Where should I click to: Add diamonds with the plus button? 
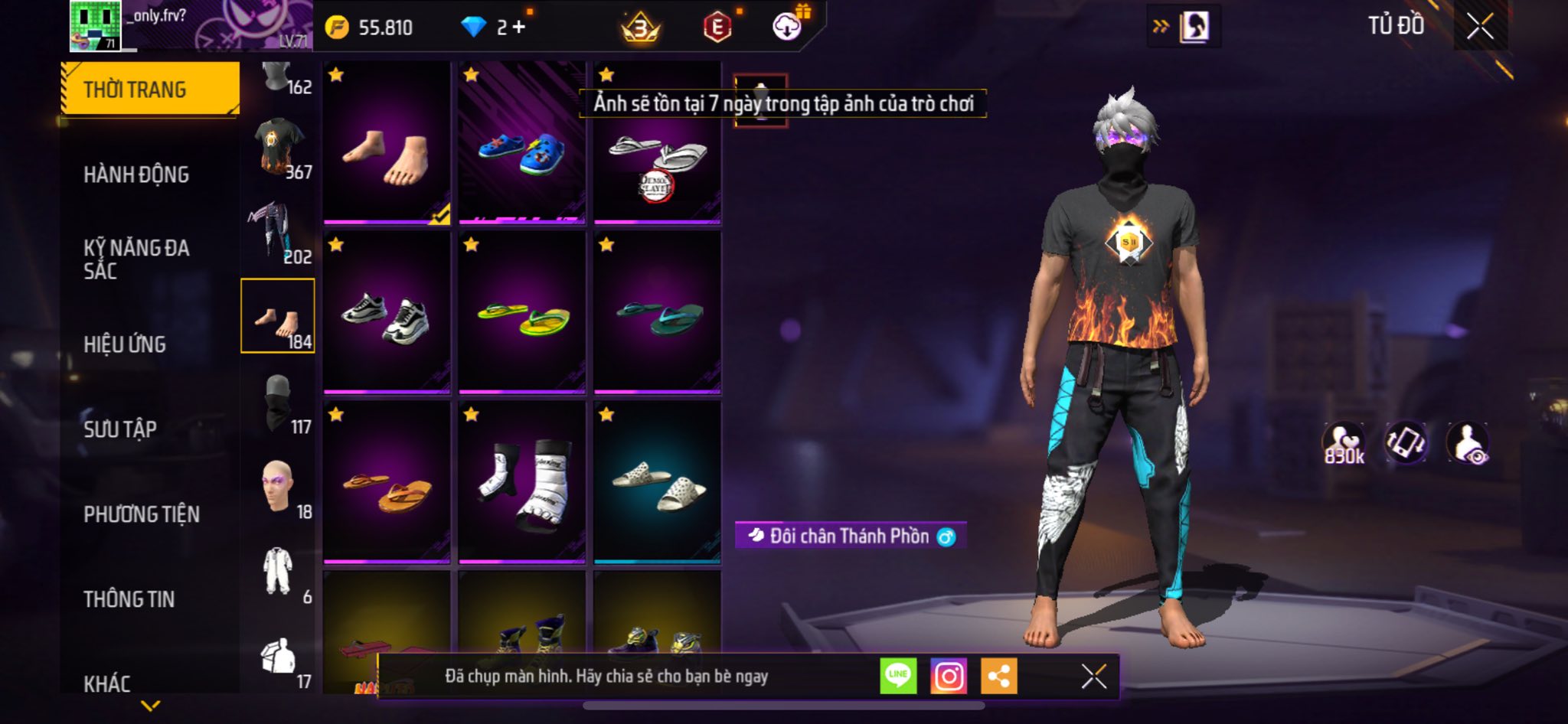[x=520, y=28]
